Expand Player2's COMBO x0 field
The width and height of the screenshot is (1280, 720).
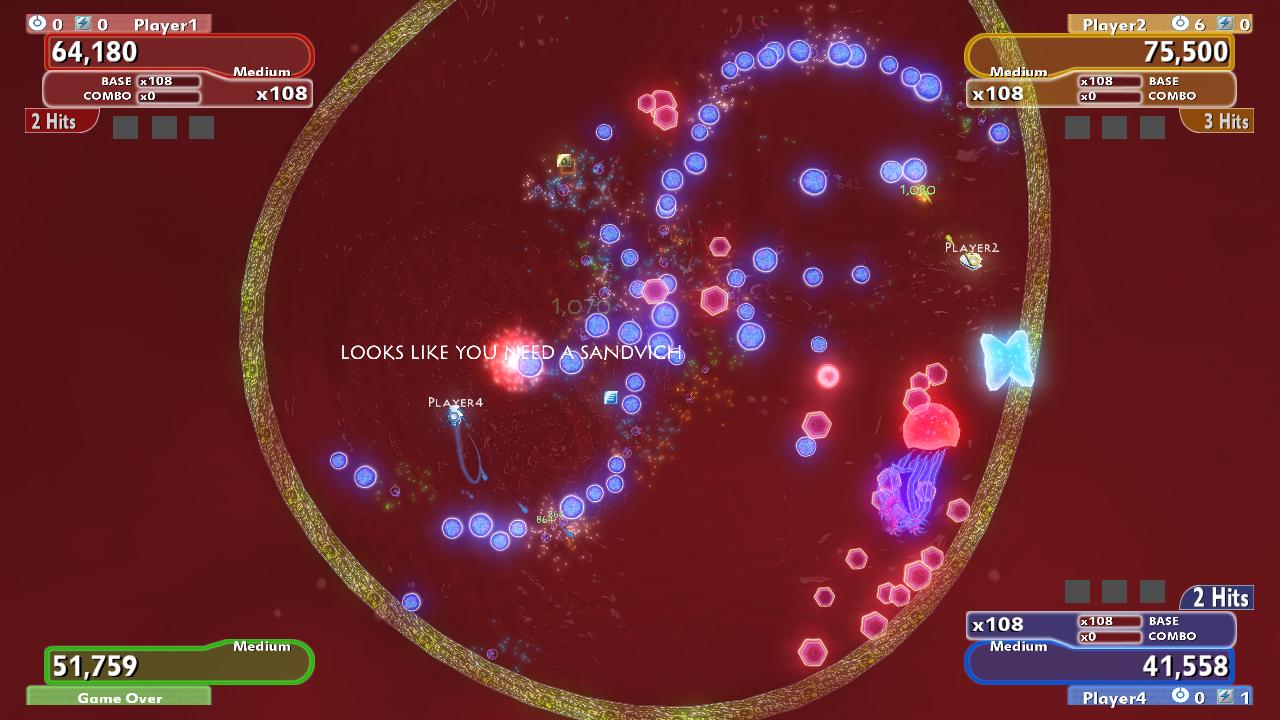(1110, 99)
